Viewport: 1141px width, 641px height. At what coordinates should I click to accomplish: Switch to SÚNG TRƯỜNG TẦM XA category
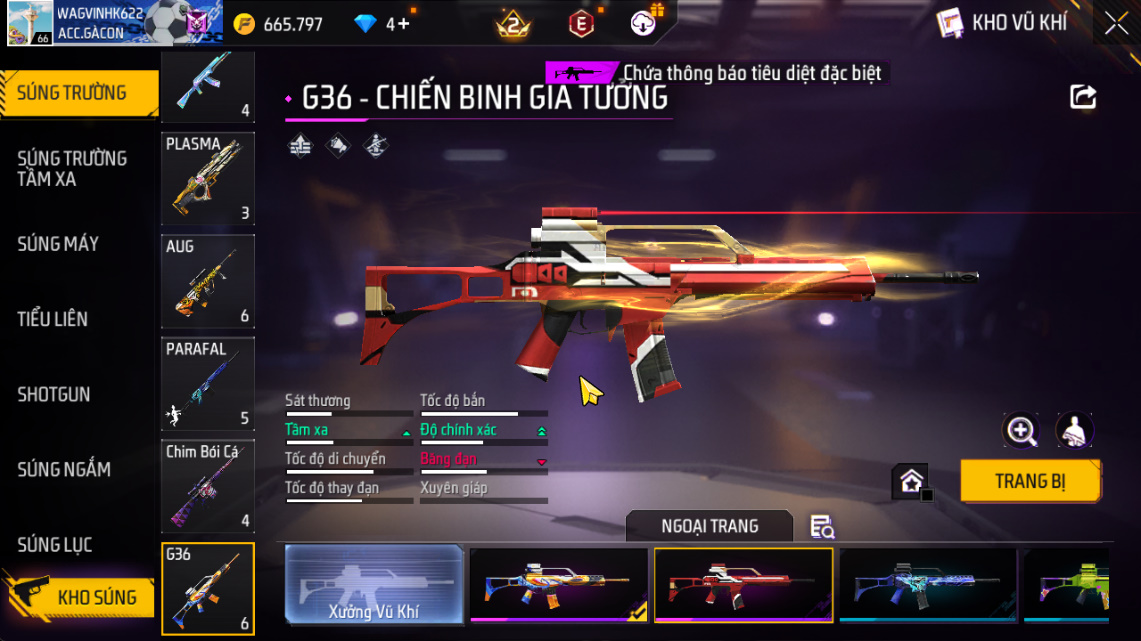click(72, 168)
